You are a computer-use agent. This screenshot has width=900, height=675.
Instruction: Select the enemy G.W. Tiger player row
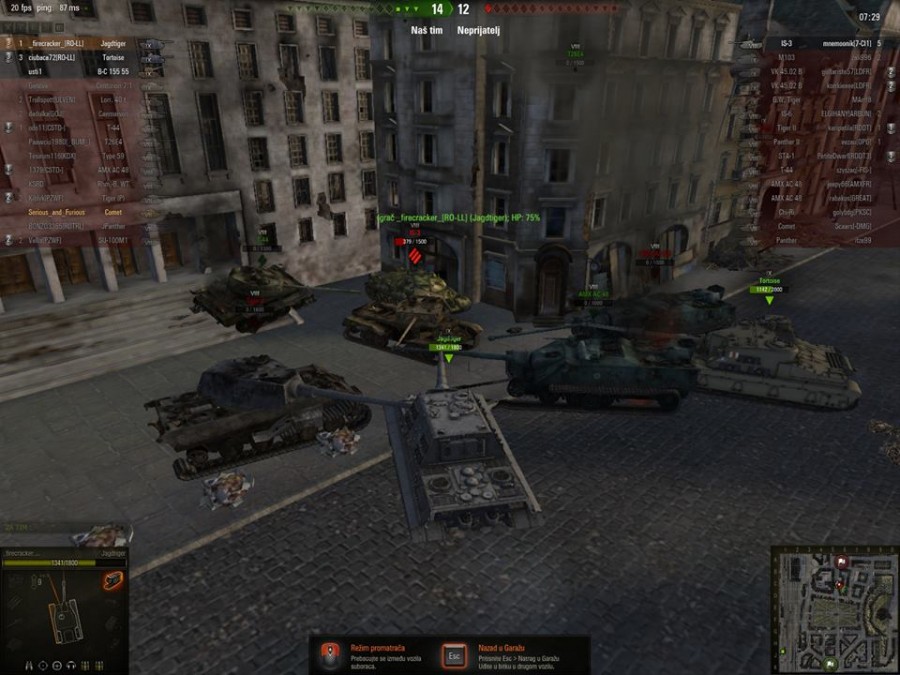pyautogui.click(x=820, y=100)
